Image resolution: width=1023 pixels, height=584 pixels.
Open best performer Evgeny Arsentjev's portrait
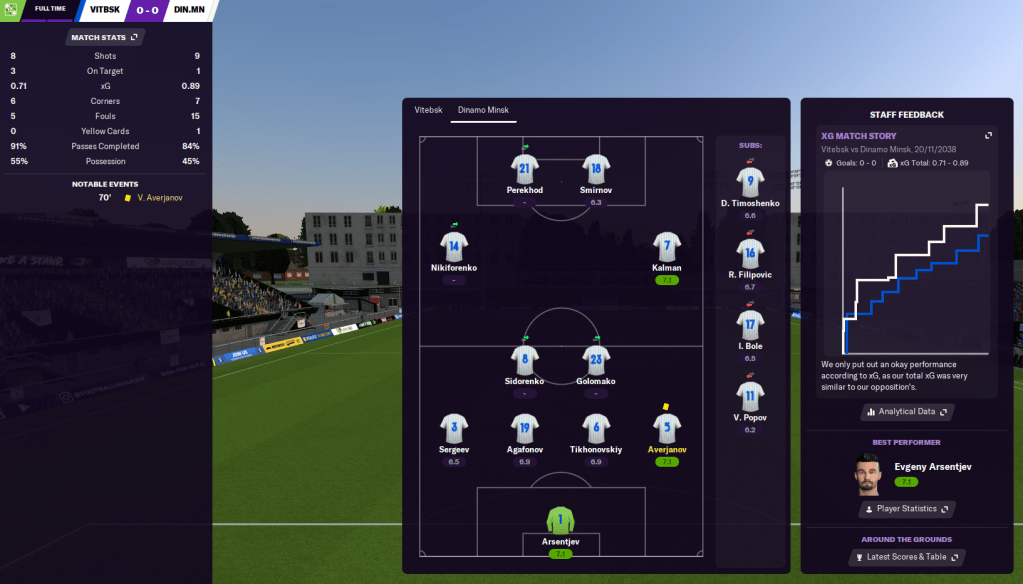(x=866, y=473)
